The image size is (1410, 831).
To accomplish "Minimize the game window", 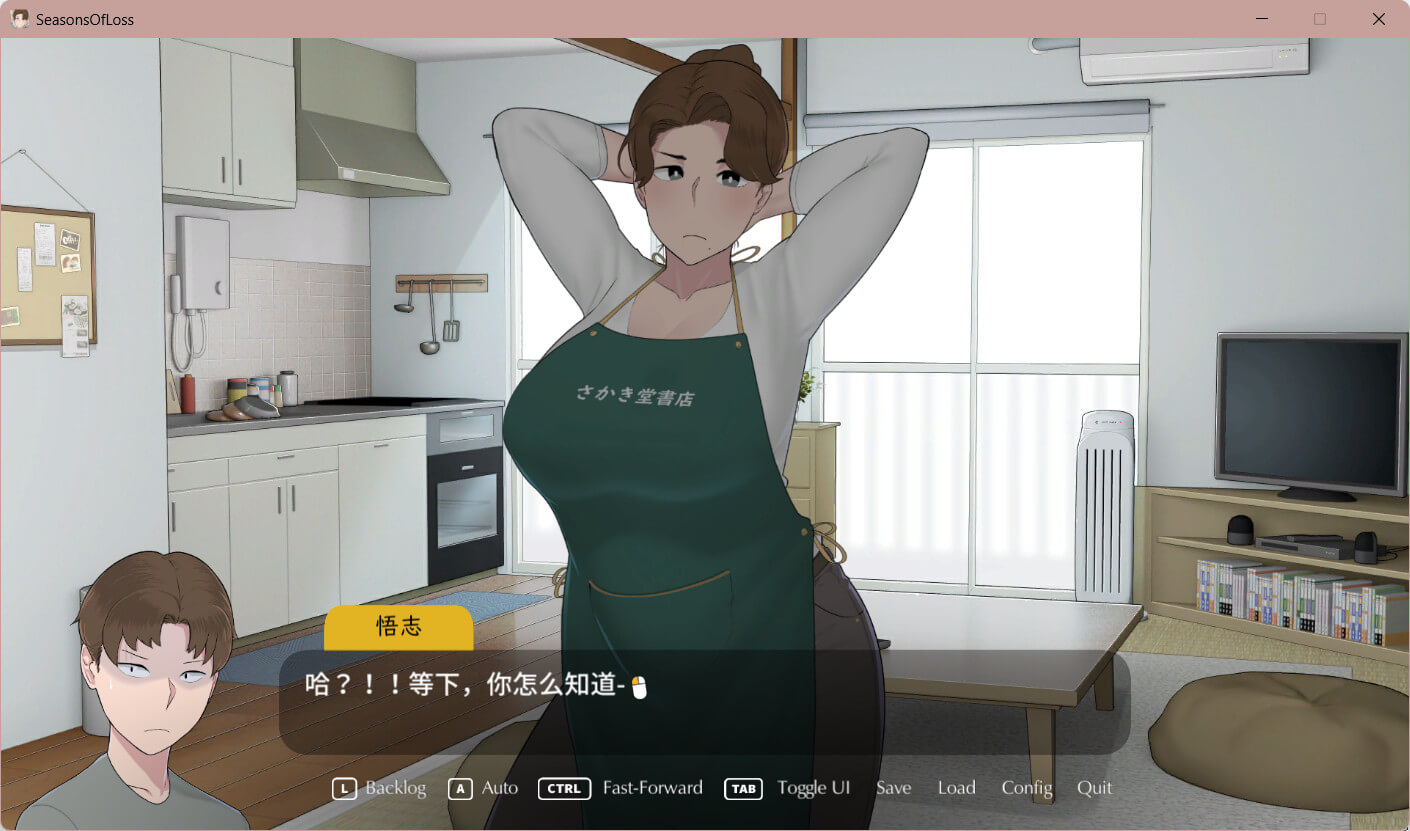I will point(1262,19).
